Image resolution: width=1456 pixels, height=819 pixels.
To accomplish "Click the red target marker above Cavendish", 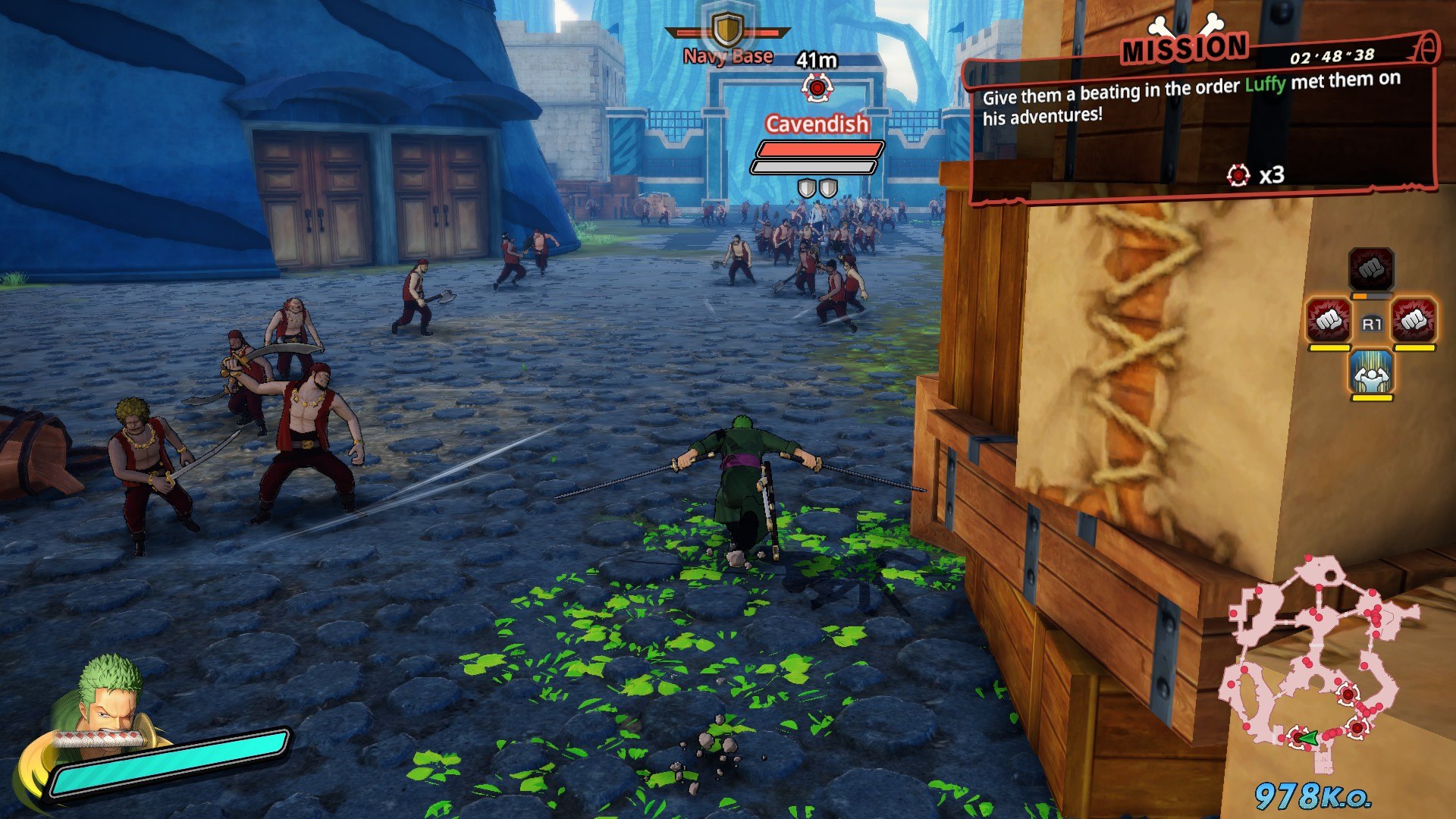I will tap(817, 89).
